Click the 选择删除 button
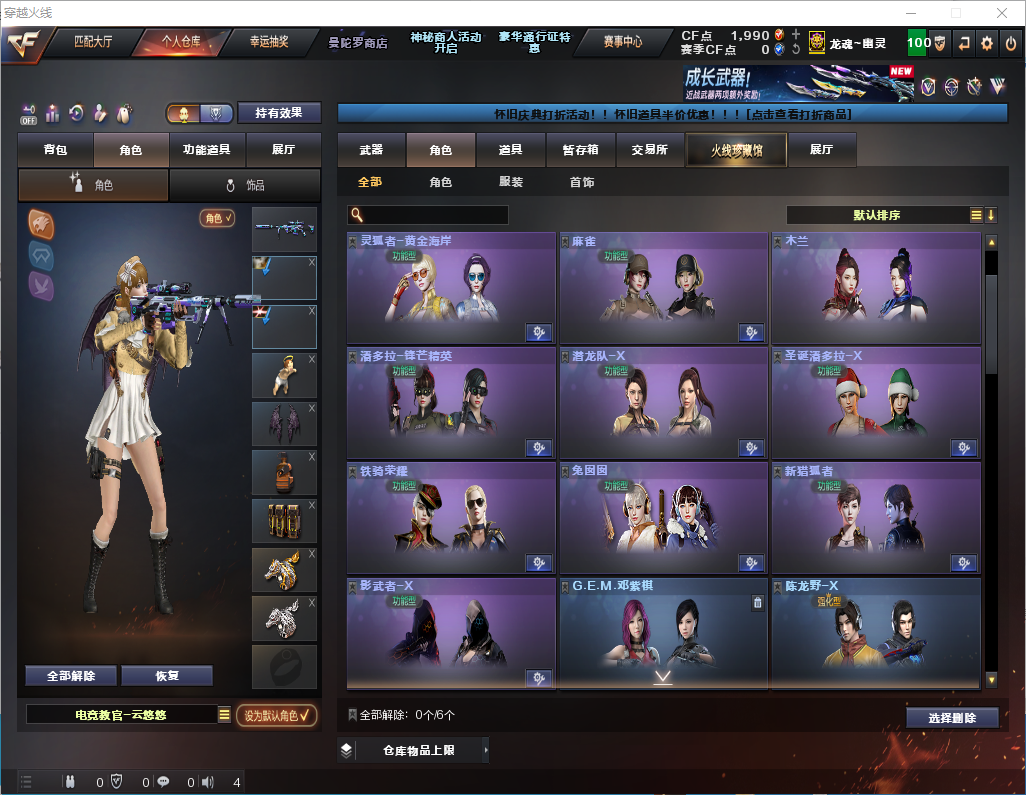 click(952, 718)
